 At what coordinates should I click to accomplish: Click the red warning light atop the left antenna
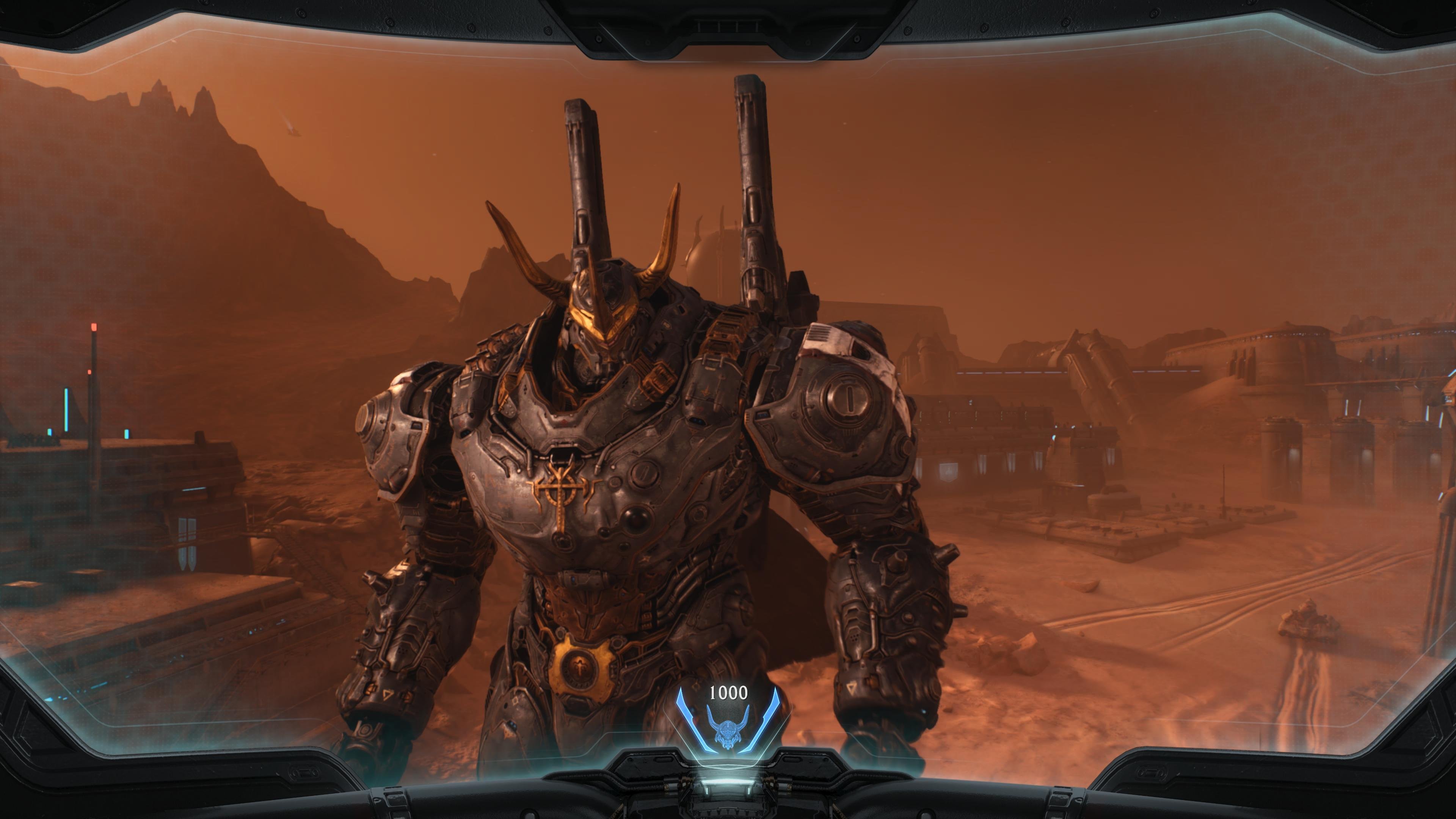point(94,326)
